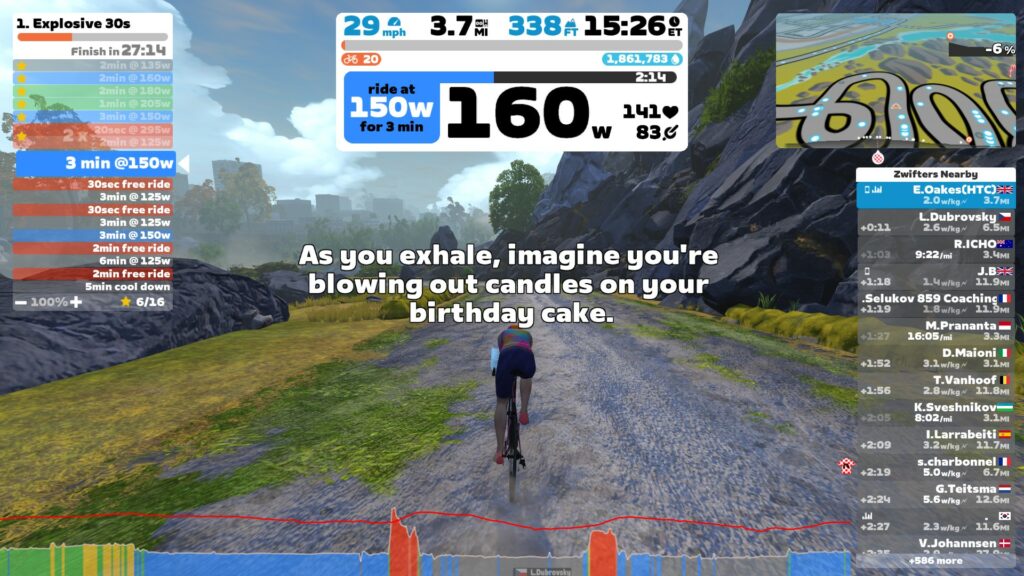This screenshot has width=1024, height=576.
Task: Select I.Larrabeiti from the list
Action: 935,439
